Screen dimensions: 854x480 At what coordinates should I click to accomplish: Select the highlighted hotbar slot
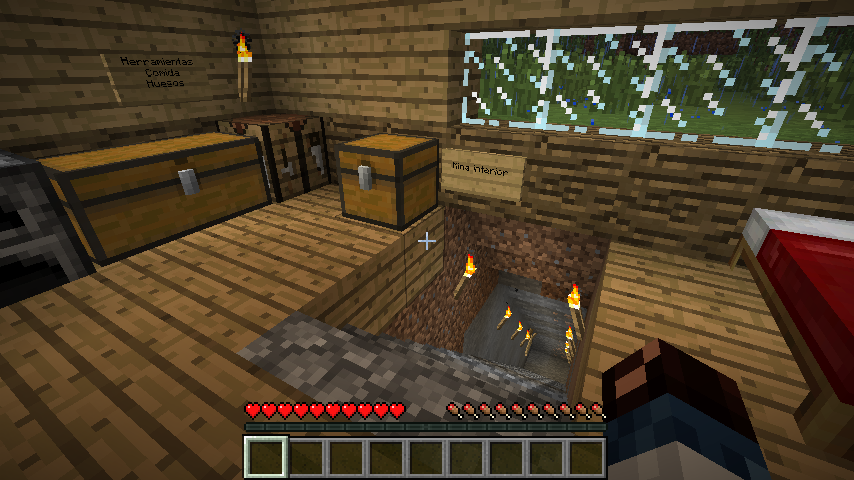[267, 458]
